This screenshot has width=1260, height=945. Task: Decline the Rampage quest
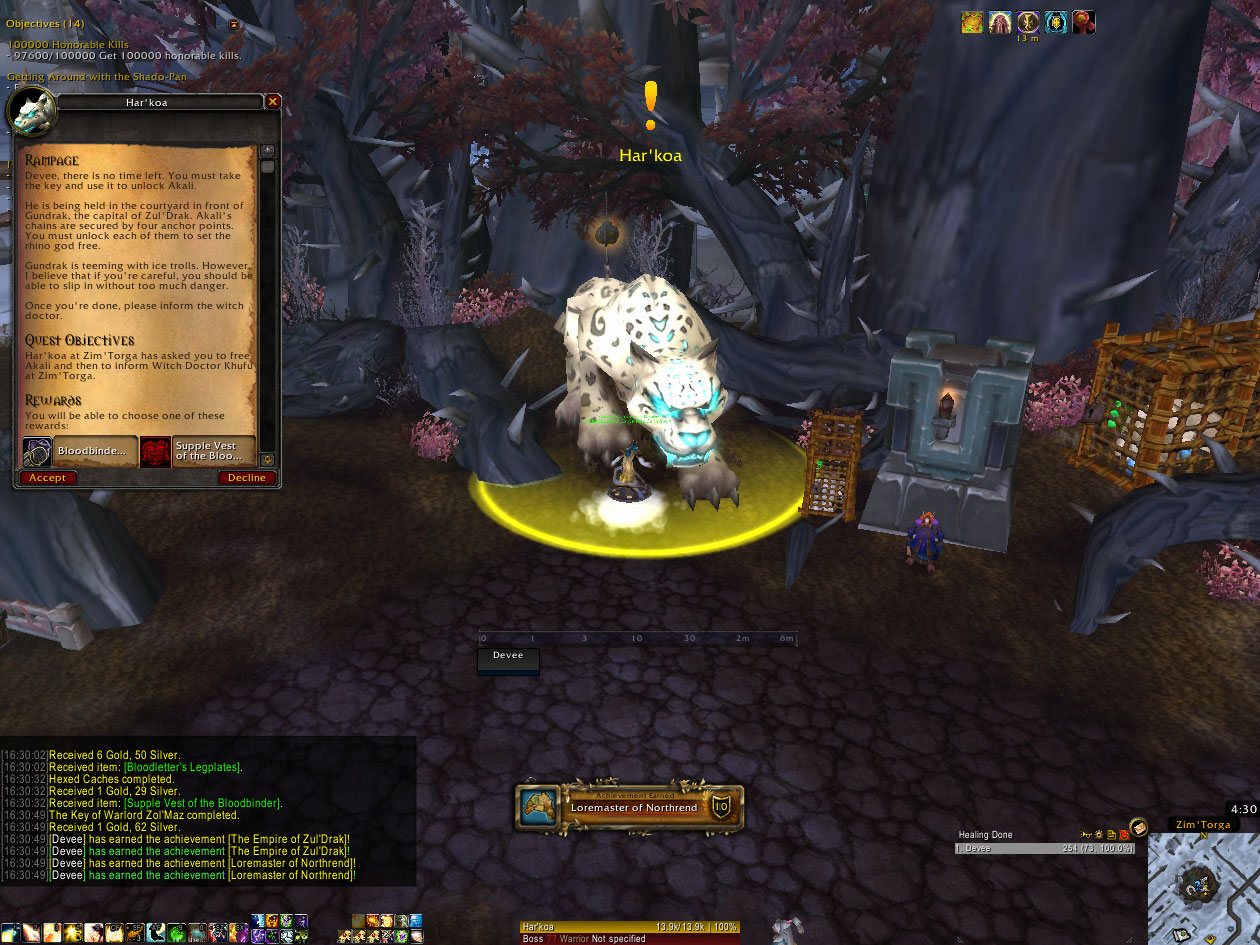tap(246, 478)
